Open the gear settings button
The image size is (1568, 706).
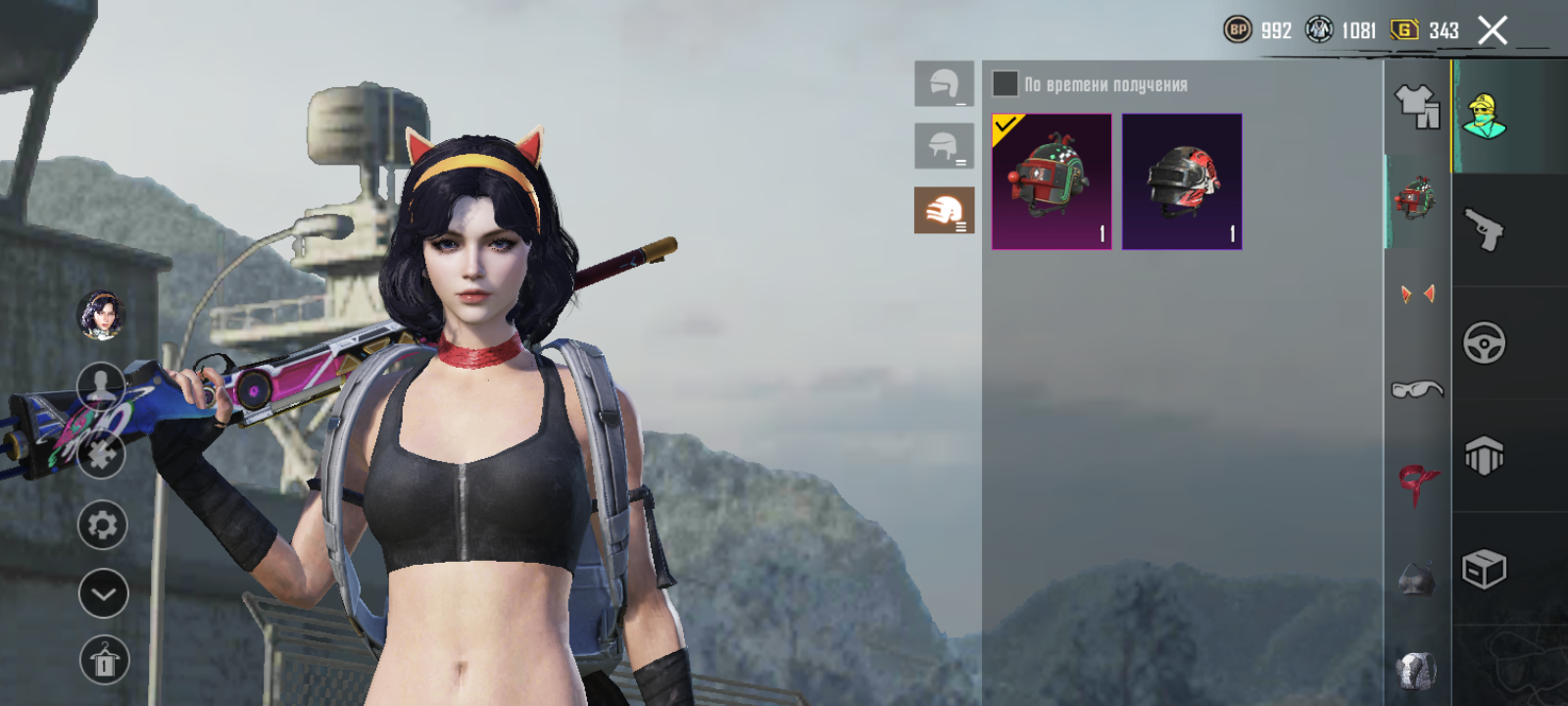click(x=103, y=526)
